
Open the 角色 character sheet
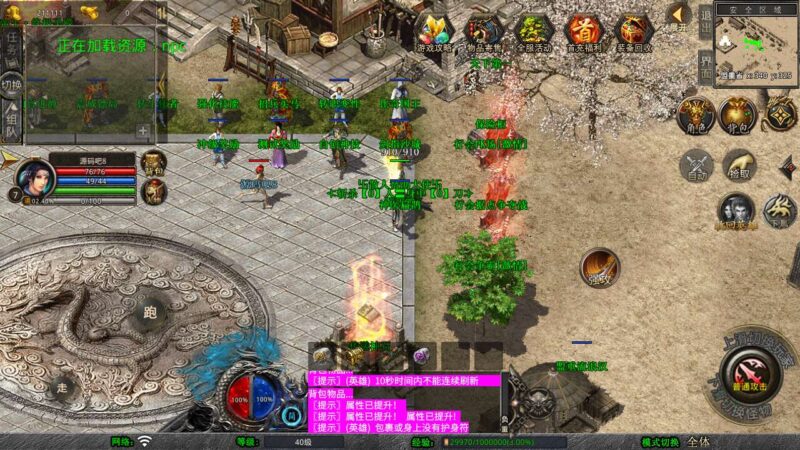pyautogui.click(x=693, y=114)
